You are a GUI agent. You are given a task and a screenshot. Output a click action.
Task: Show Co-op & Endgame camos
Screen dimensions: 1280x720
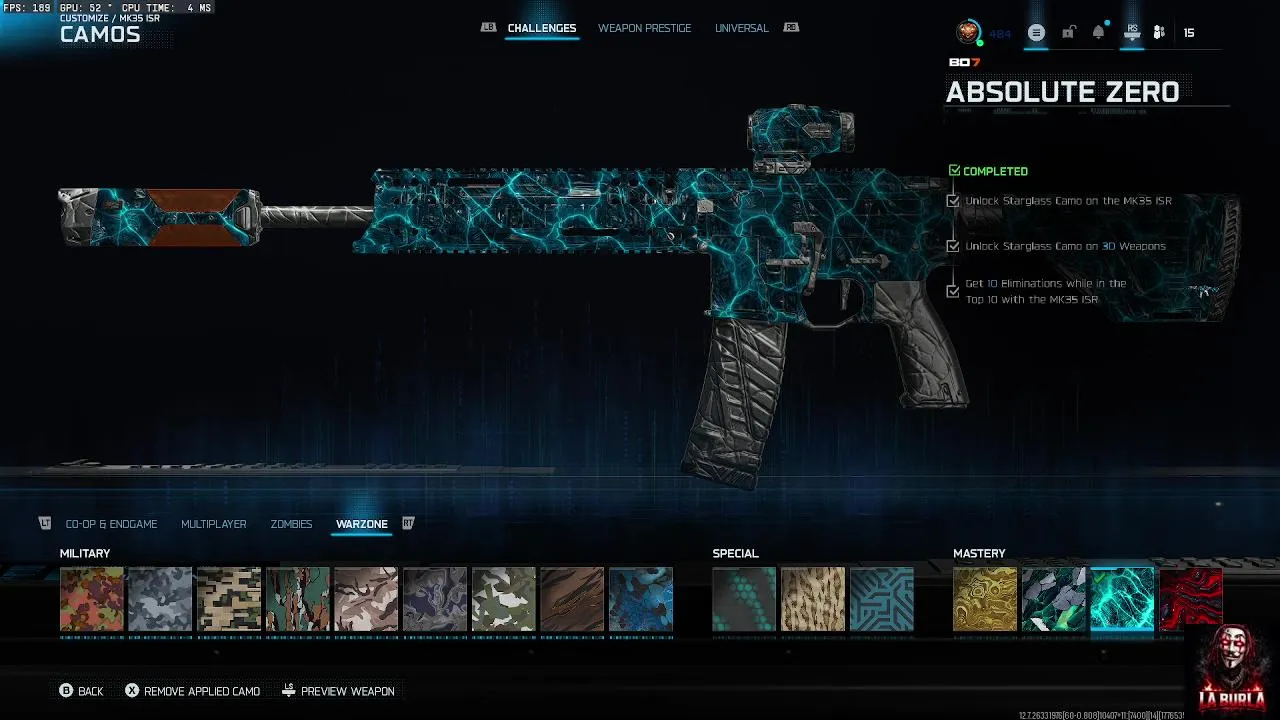point(111,524)
